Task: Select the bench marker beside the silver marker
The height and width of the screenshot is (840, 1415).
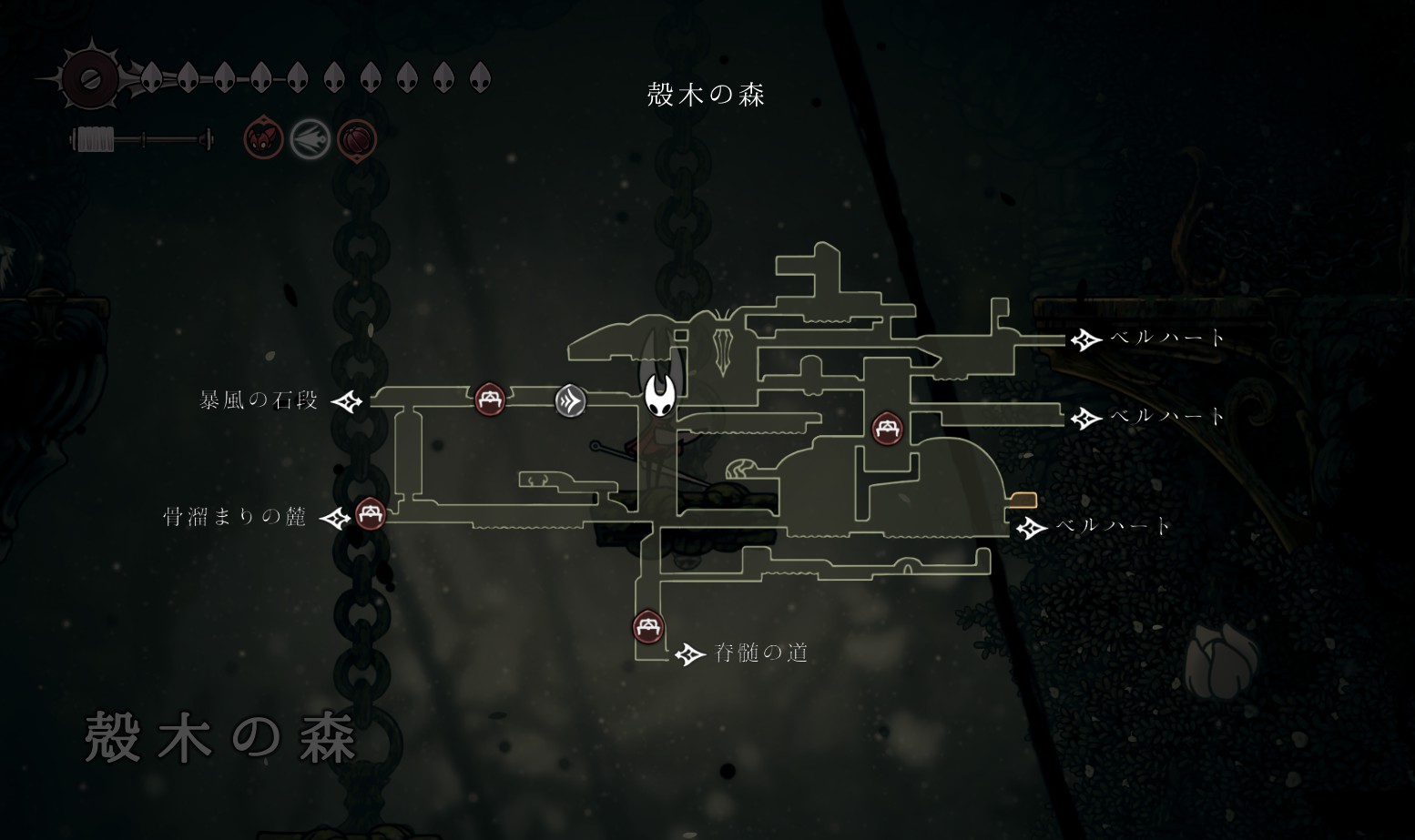Action: click(x=490, y=399)
